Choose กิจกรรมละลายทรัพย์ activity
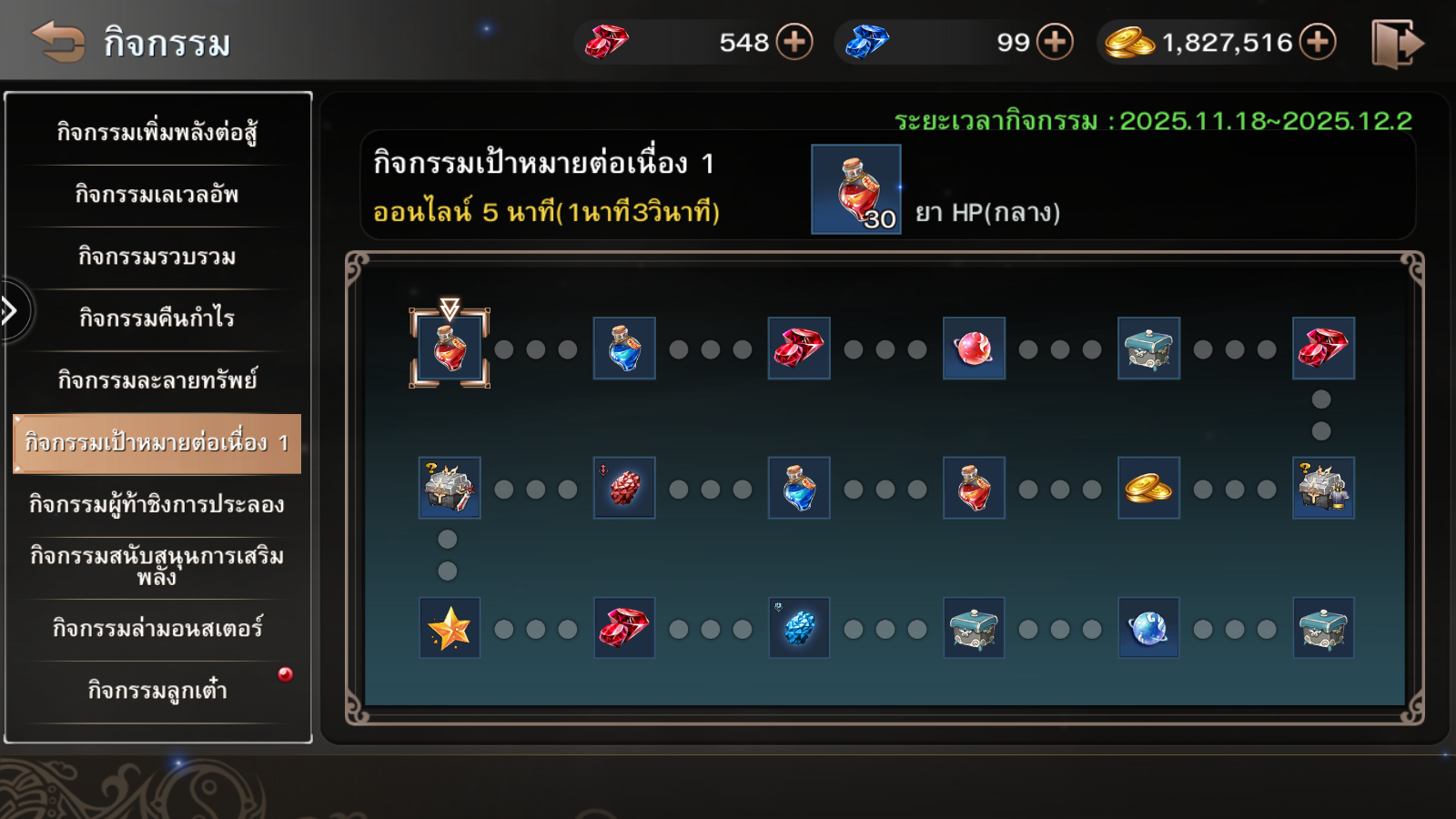The image size is (1456, 819). [x=157, y=380]
